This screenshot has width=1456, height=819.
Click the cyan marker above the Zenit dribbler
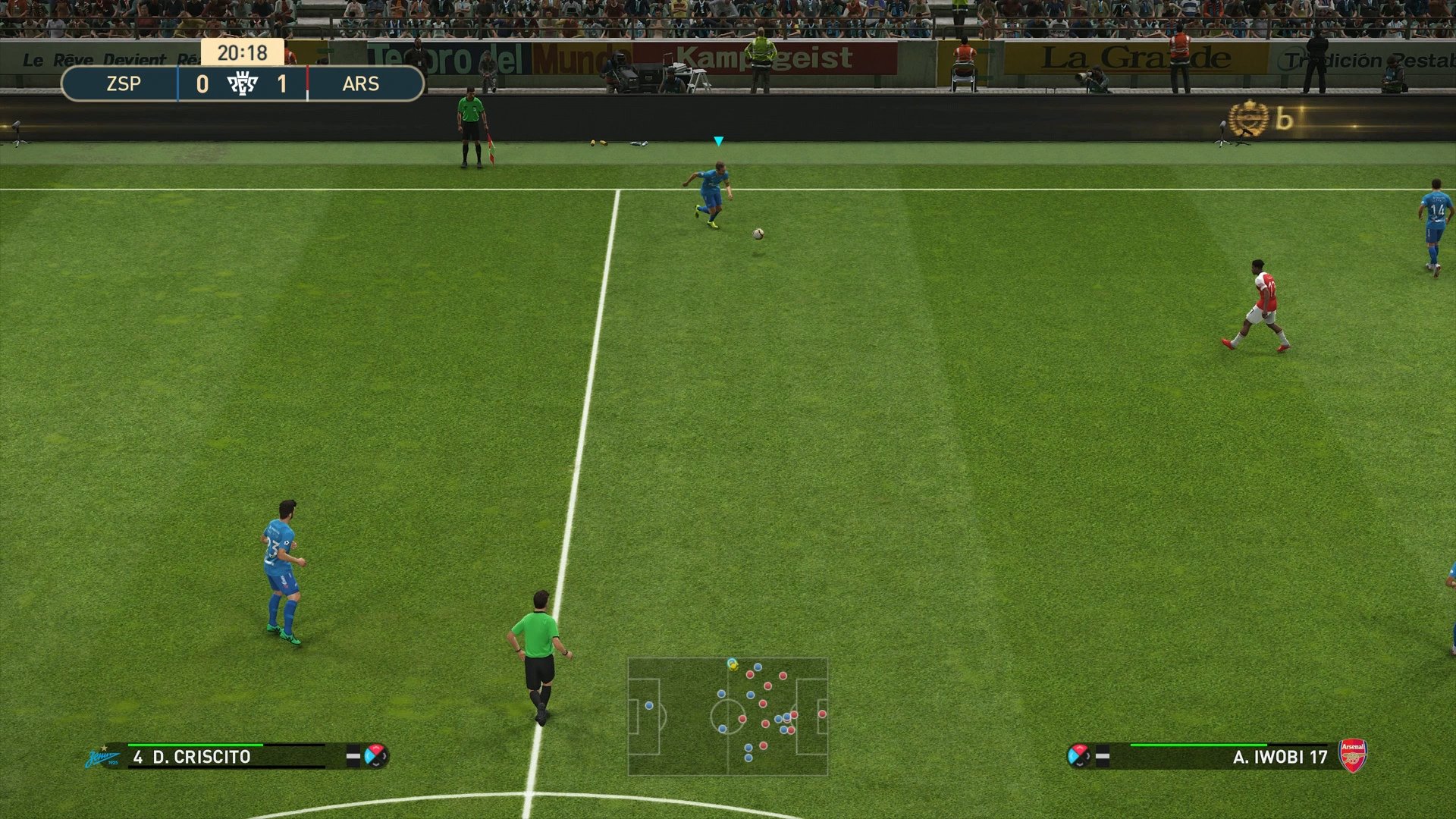coord(717,140)
